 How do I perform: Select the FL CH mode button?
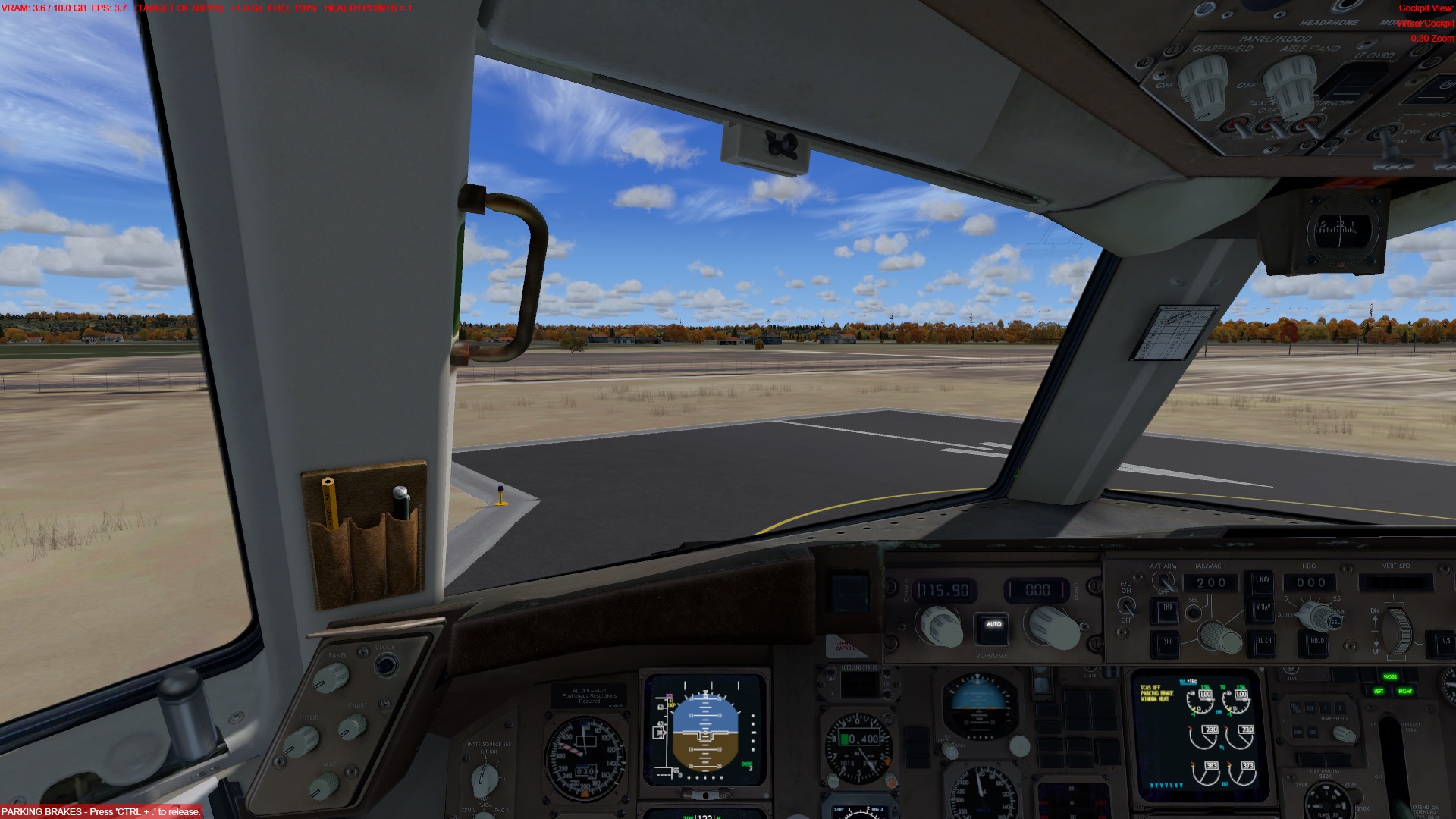click(x=1264, y=642)
